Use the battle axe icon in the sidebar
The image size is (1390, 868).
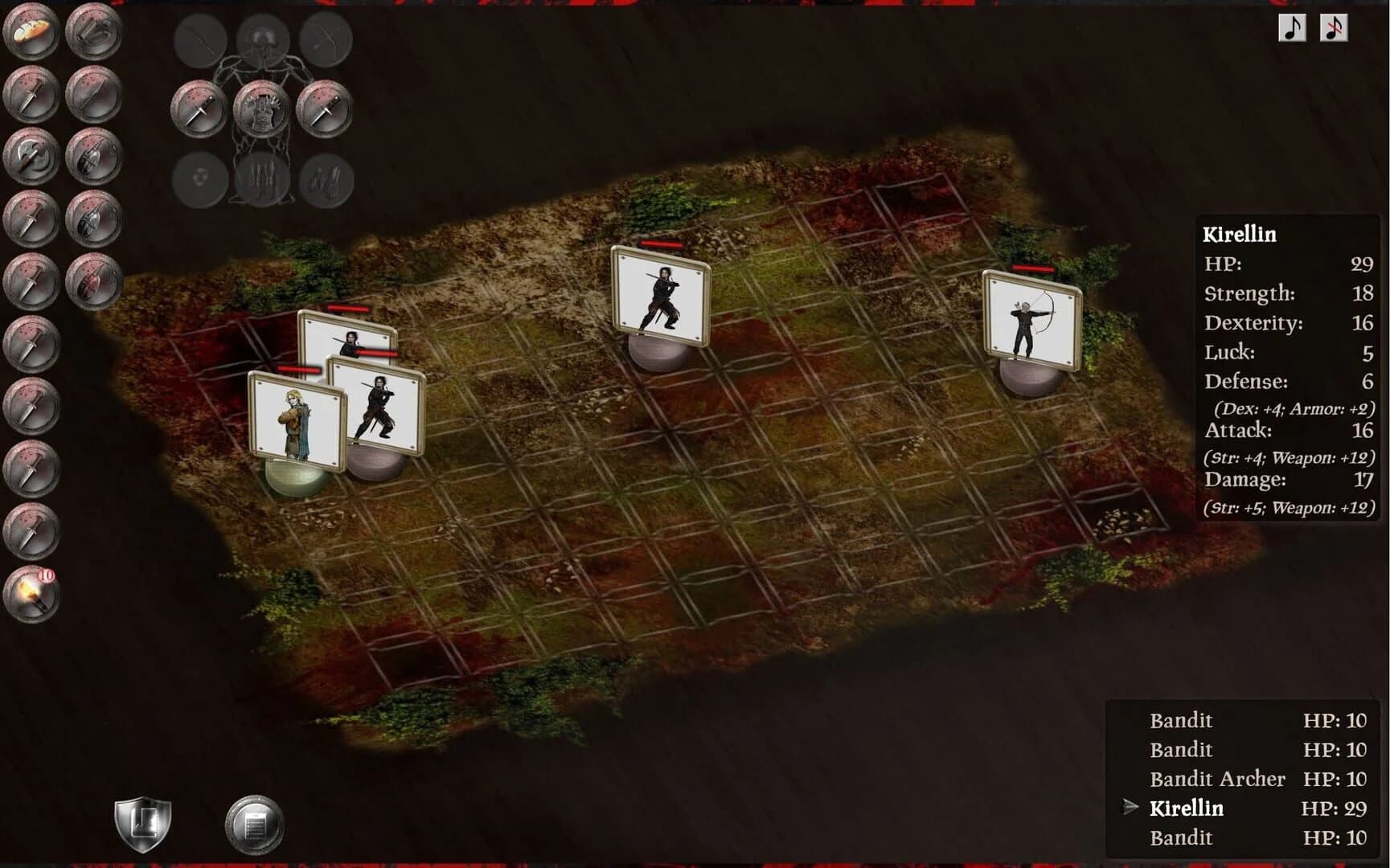tap(30, 158)
